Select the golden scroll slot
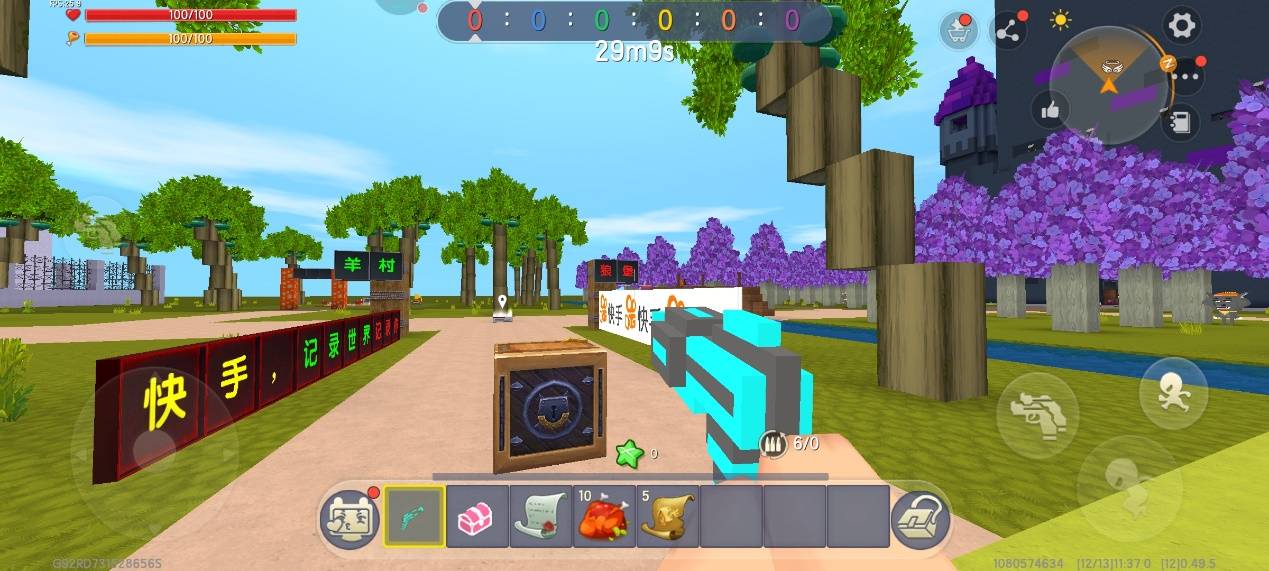 (x=667, y=517)
